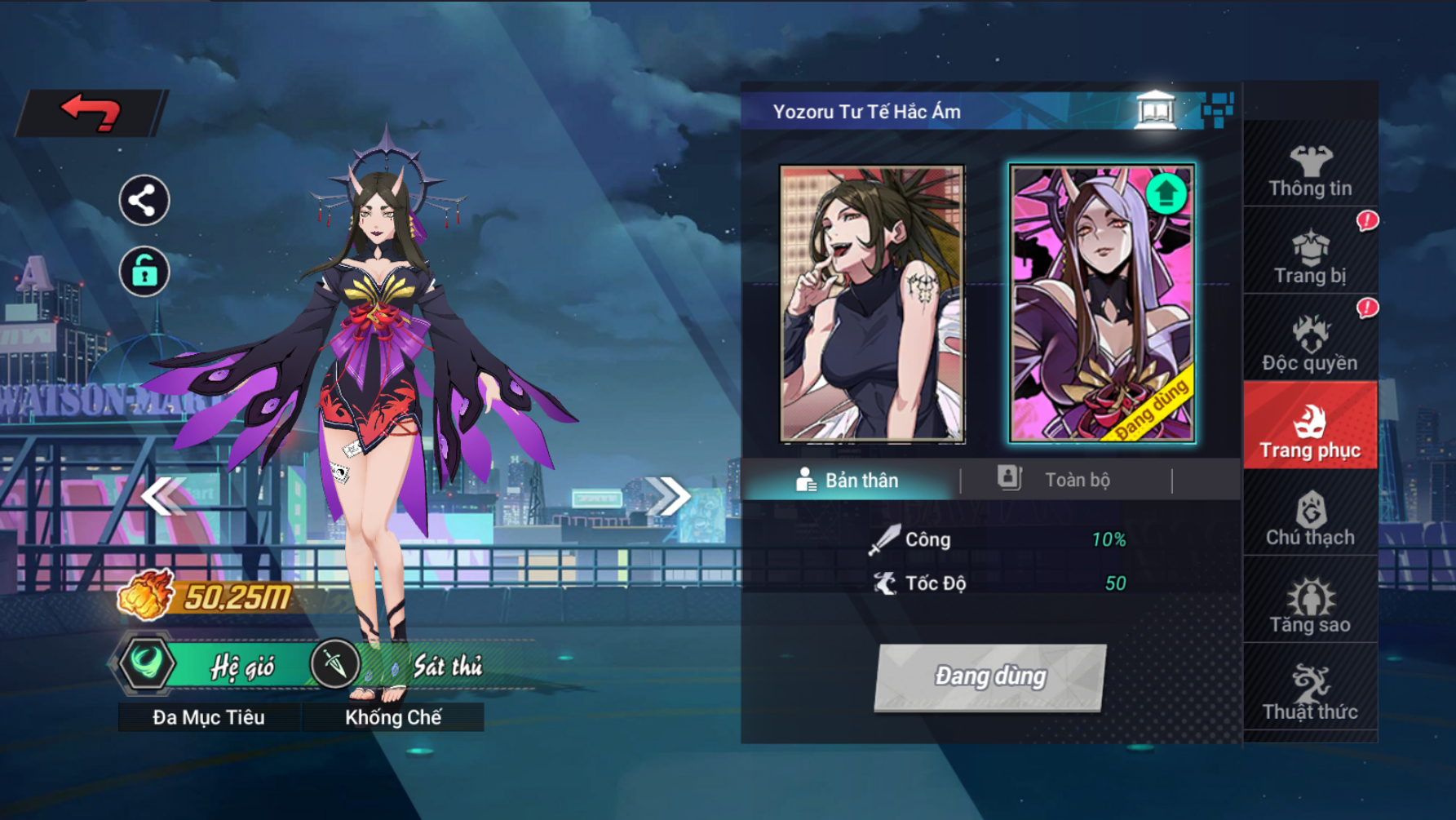
Task: Open the Độc quyền section
Action: click(1310, 344)
